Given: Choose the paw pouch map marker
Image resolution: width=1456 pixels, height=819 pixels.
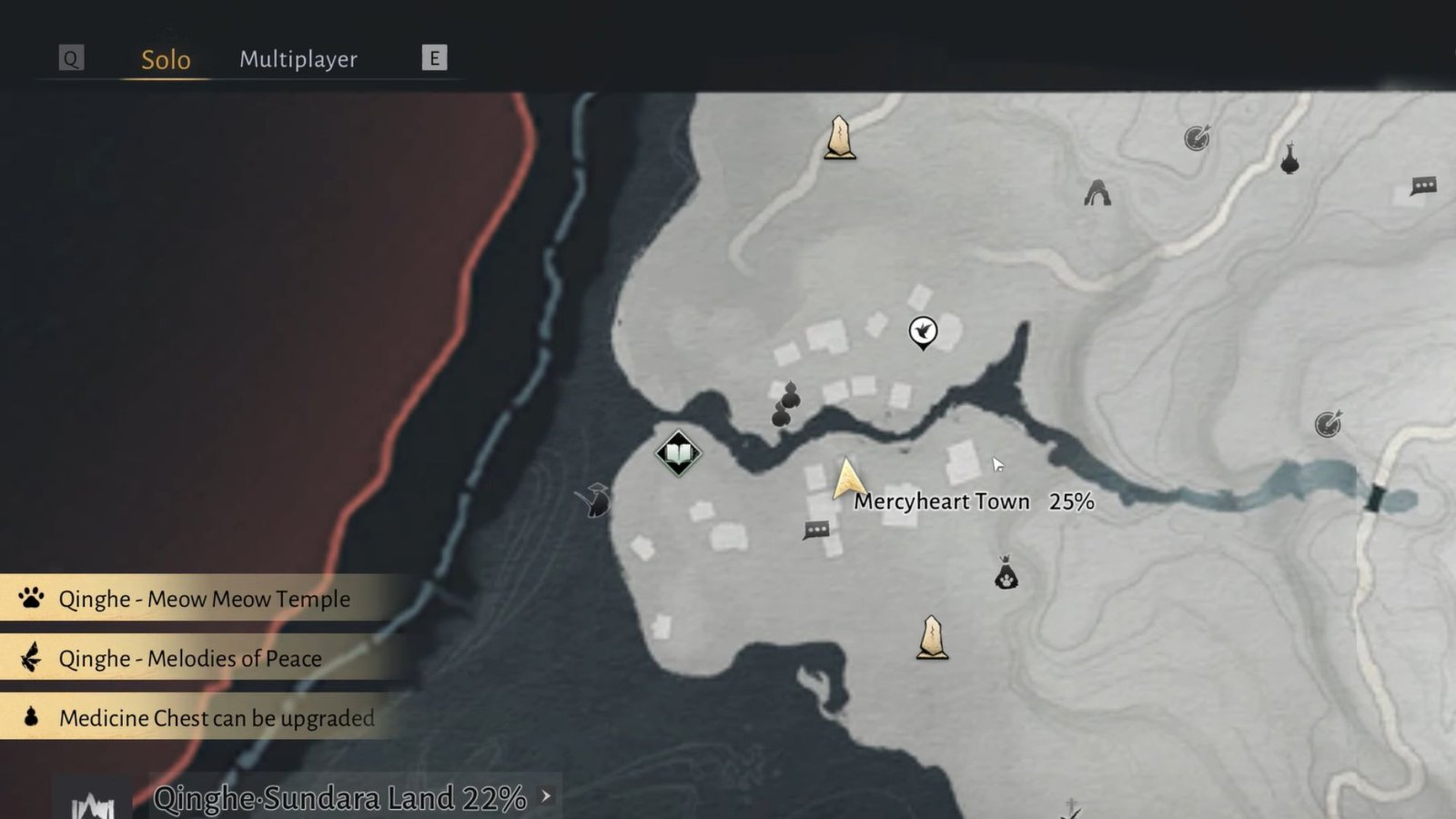Looking at the screenshot, I should click(x=1006, y=574).
